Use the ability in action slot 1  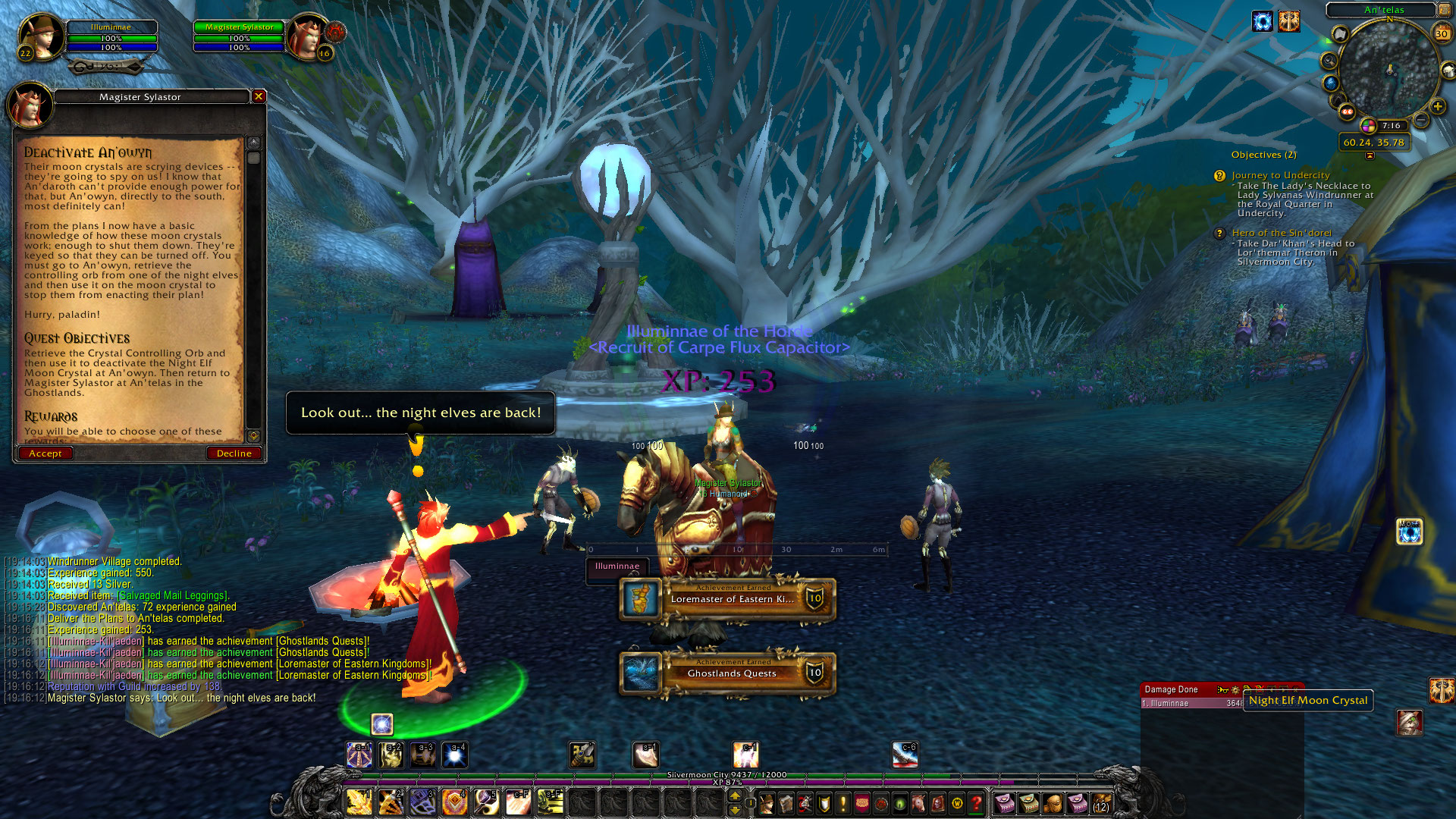(x=359, y=802)
